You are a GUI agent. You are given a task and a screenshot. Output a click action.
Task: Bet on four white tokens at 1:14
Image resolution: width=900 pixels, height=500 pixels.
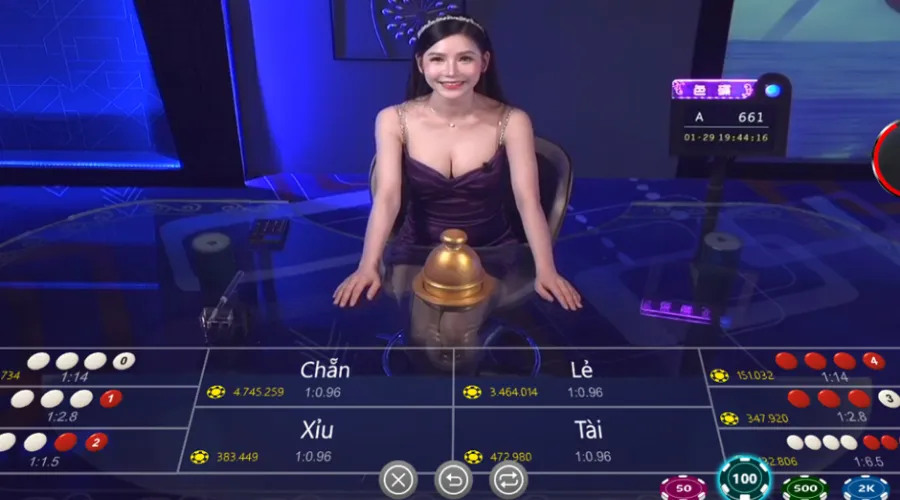[85, 367]
